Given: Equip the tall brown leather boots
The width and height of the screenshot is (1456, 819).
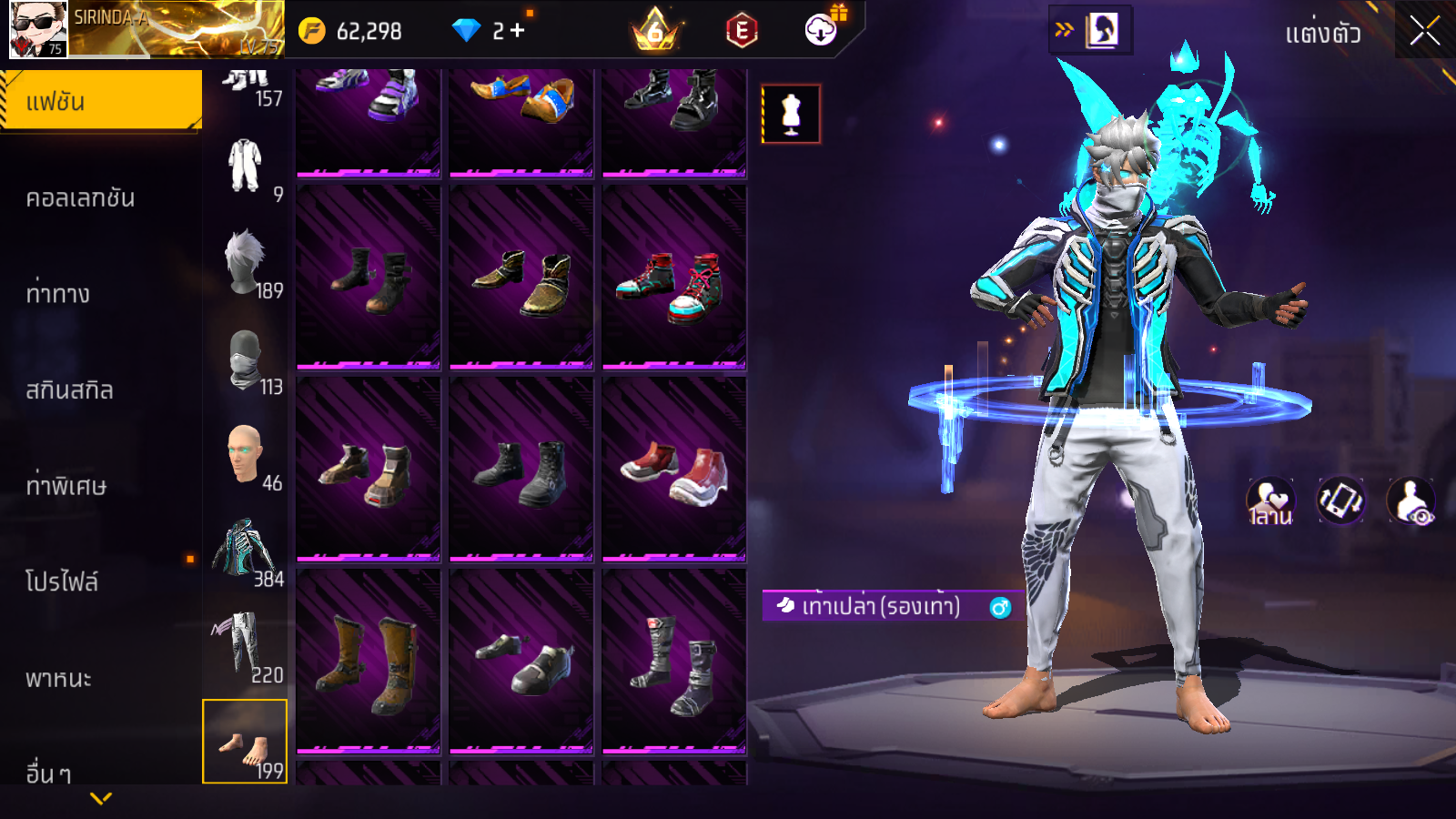Looking at the screenshot, I should point(369,662).
